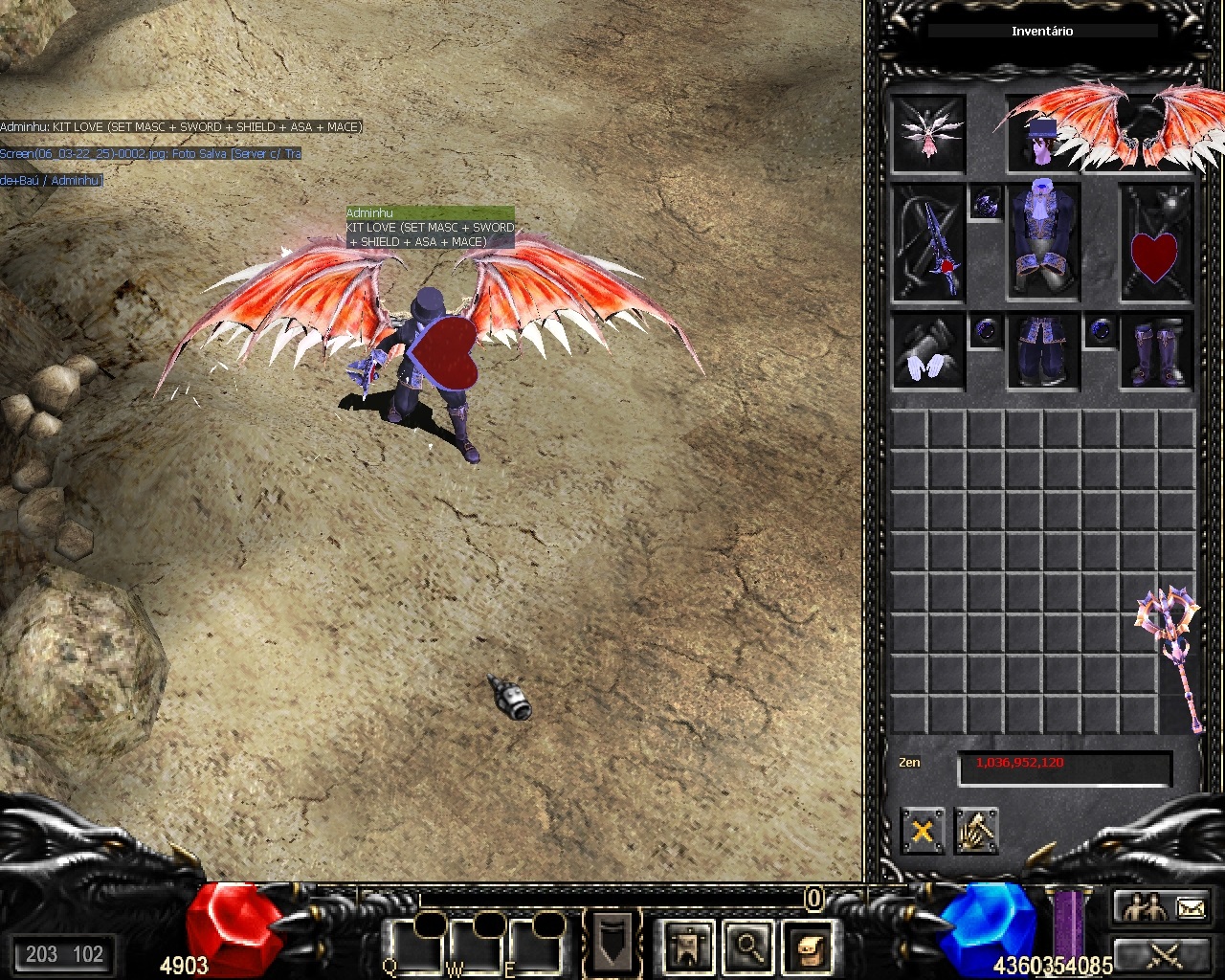Click the crossed swords button
This screenshot has width=1225, height=980.
(x=1164, y=953)
